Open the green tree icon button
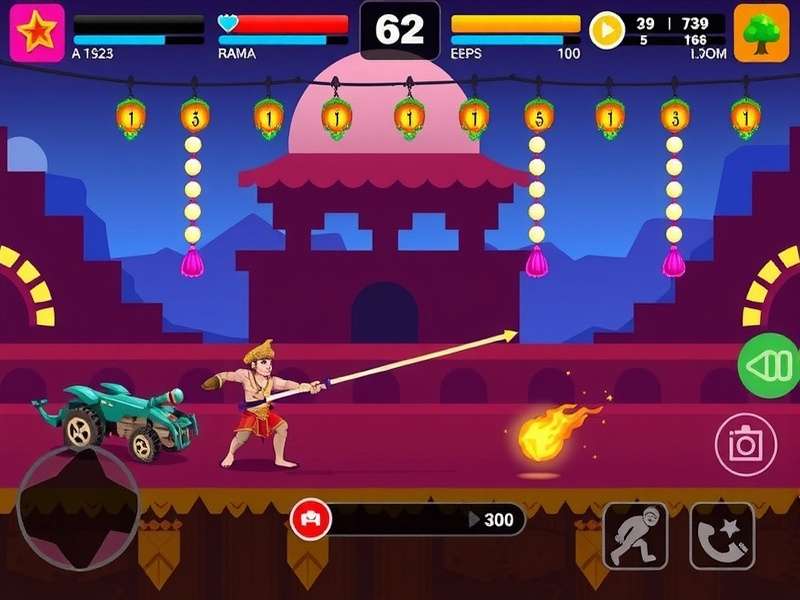 (x=761, y=33)
